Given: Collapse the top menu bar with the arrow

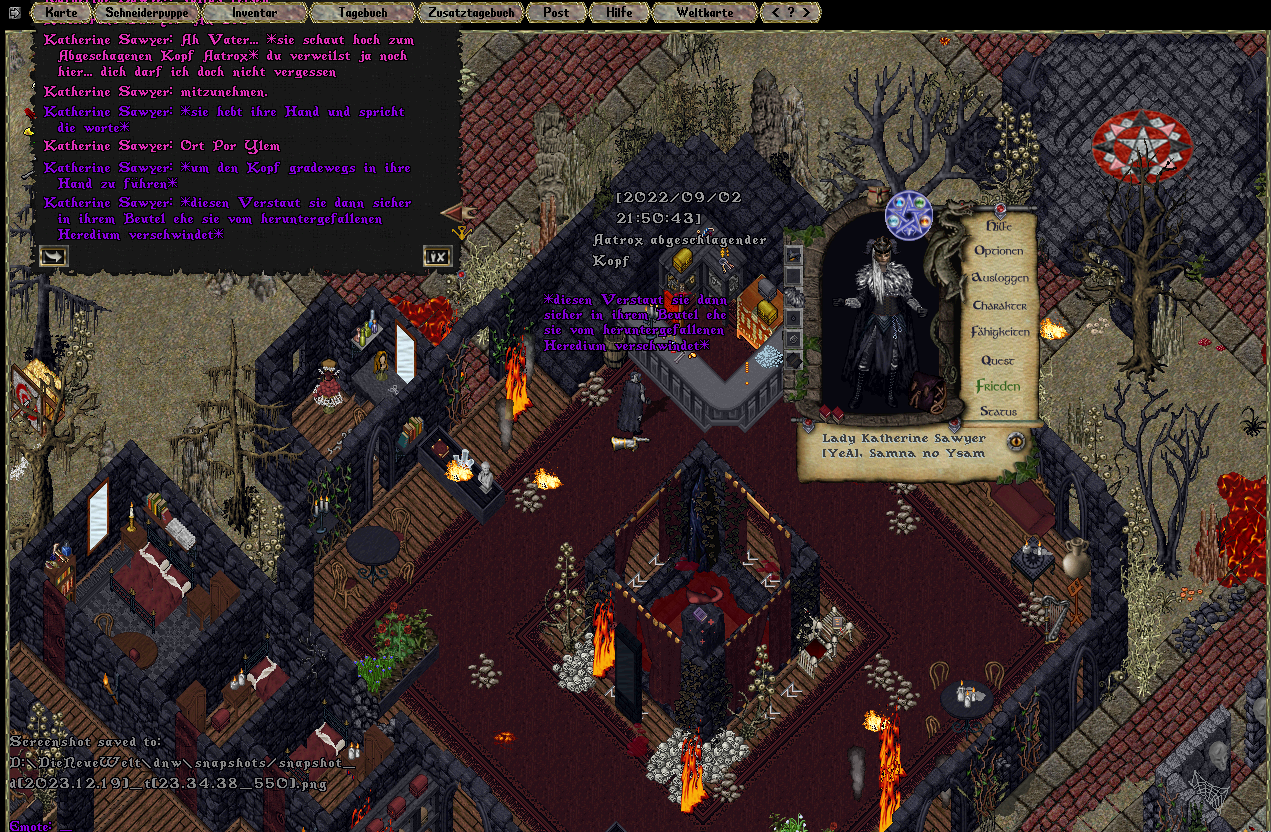Looking at the screenshot, I should pos(15,12).
